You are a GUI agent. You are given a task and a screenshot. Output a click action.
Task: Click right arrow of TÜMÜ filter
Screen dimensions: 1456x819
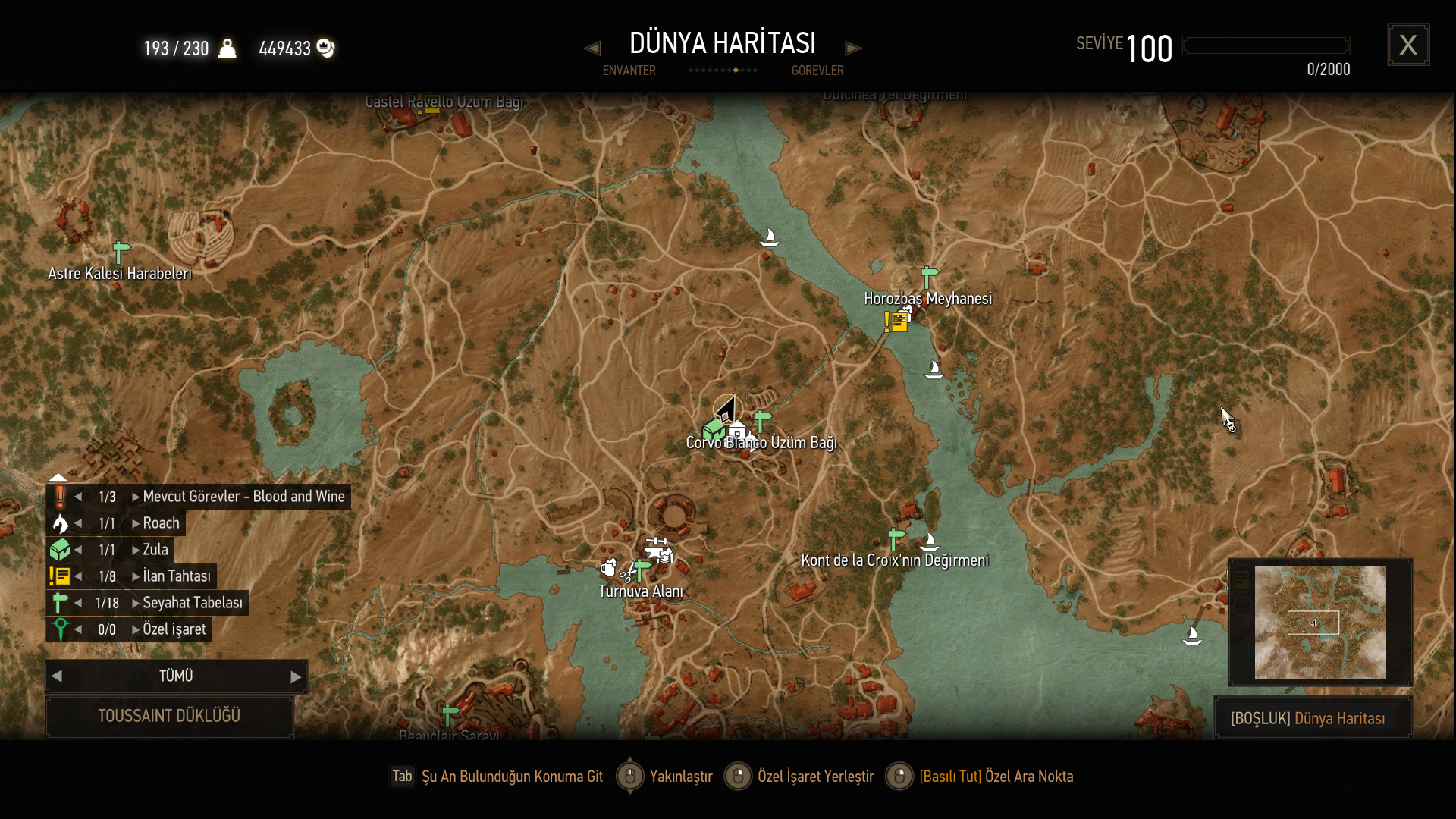click(x=296, y=676)
